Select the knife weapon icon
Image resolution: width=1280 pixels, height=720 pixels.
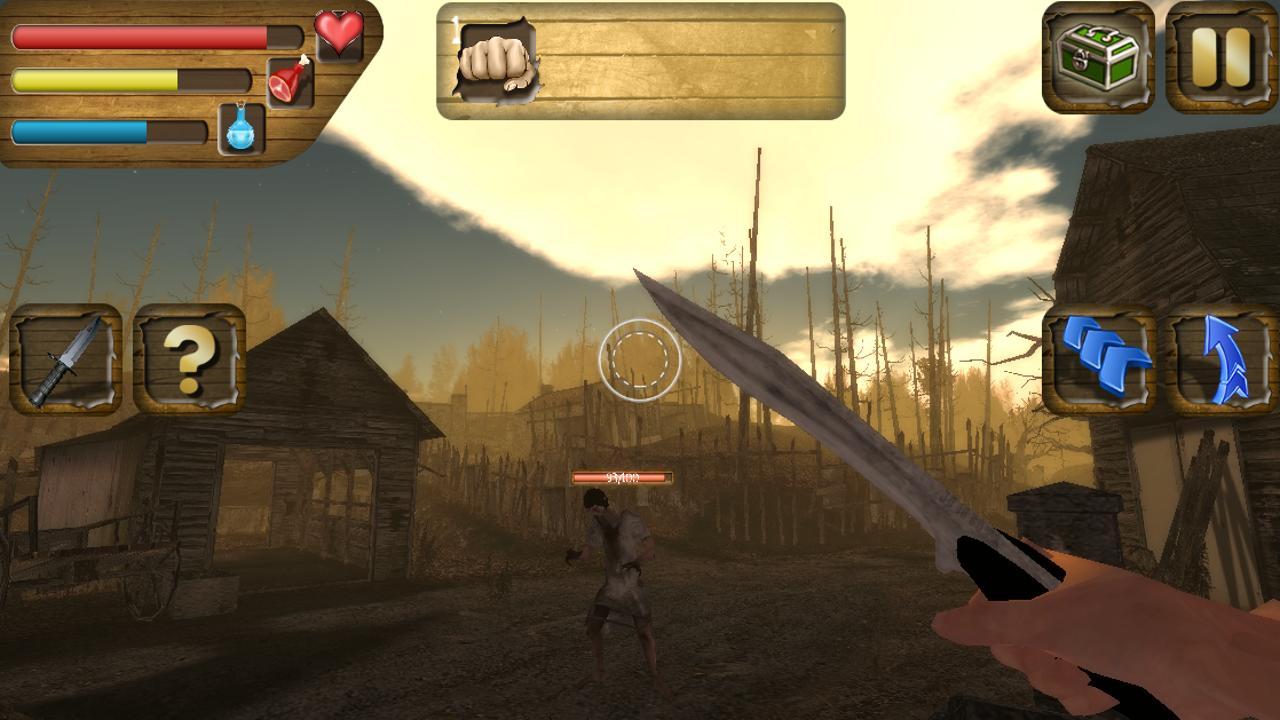point(65,358)
